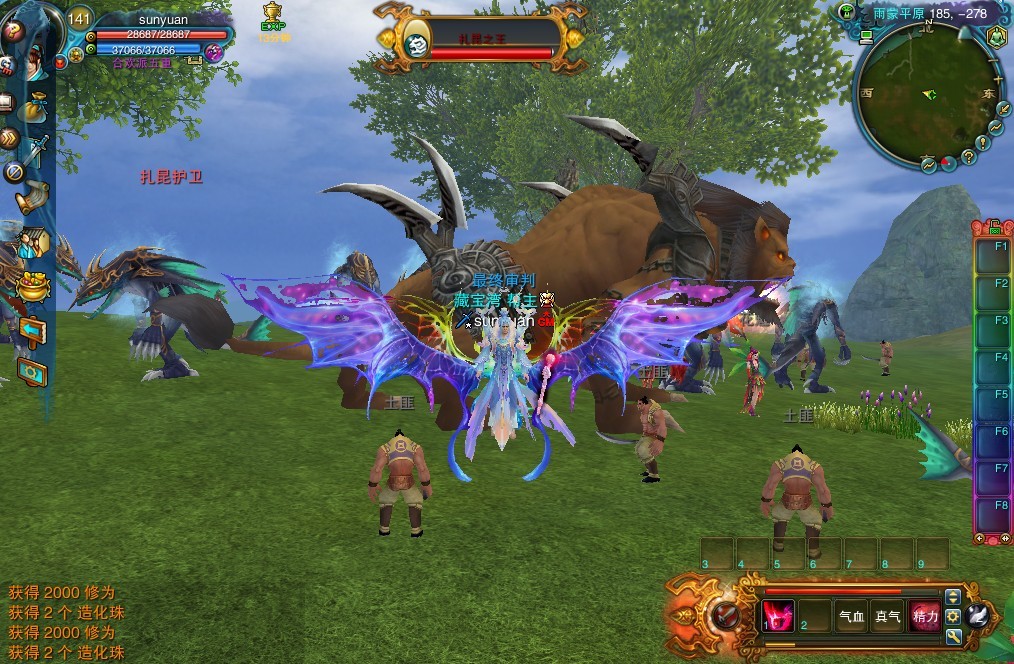
Task: Activate the pink skill in slot 1
Action: [x=777, y=616]
